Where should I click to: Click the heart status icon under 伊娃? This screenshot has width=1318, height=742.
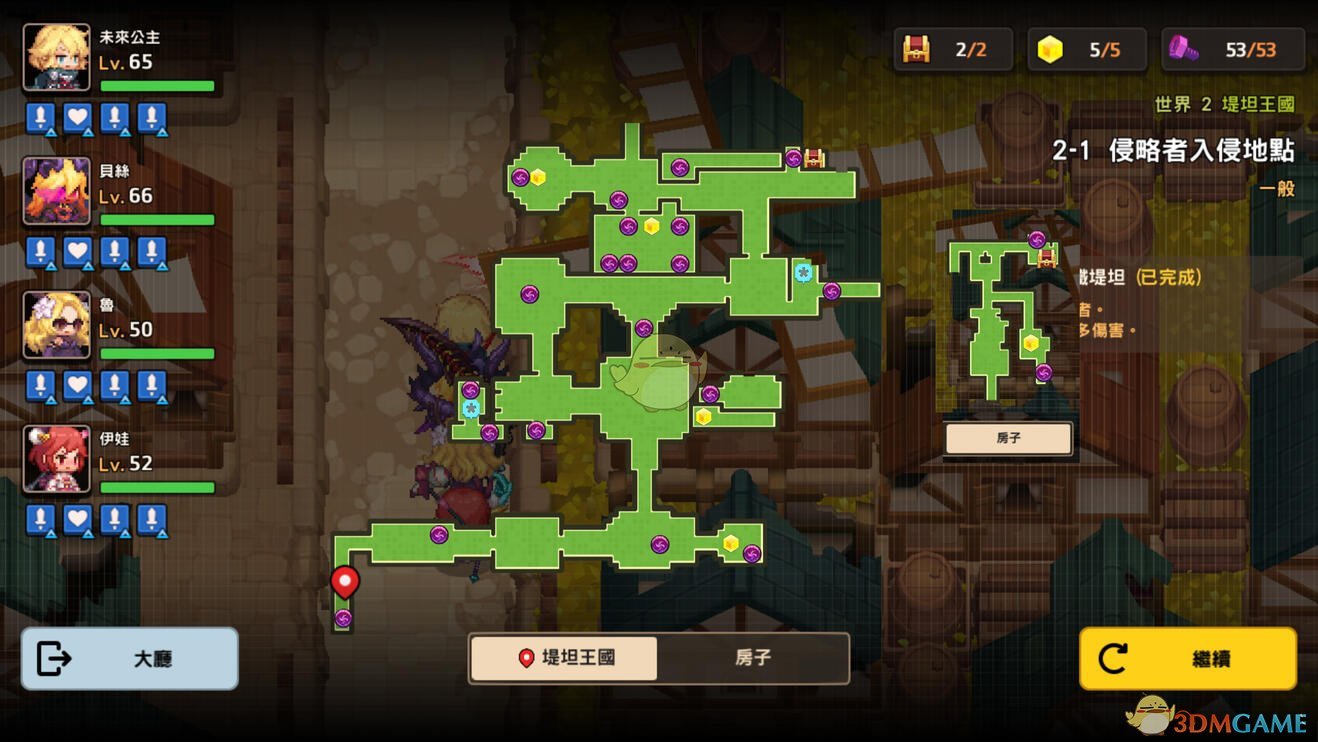tap(78, 520)
